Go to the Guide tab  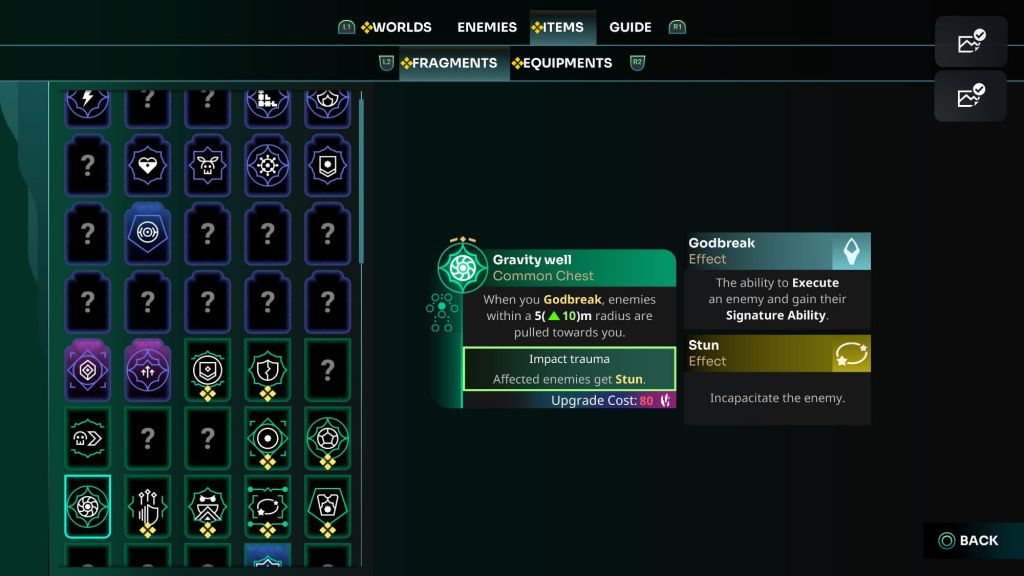point(630,27)
